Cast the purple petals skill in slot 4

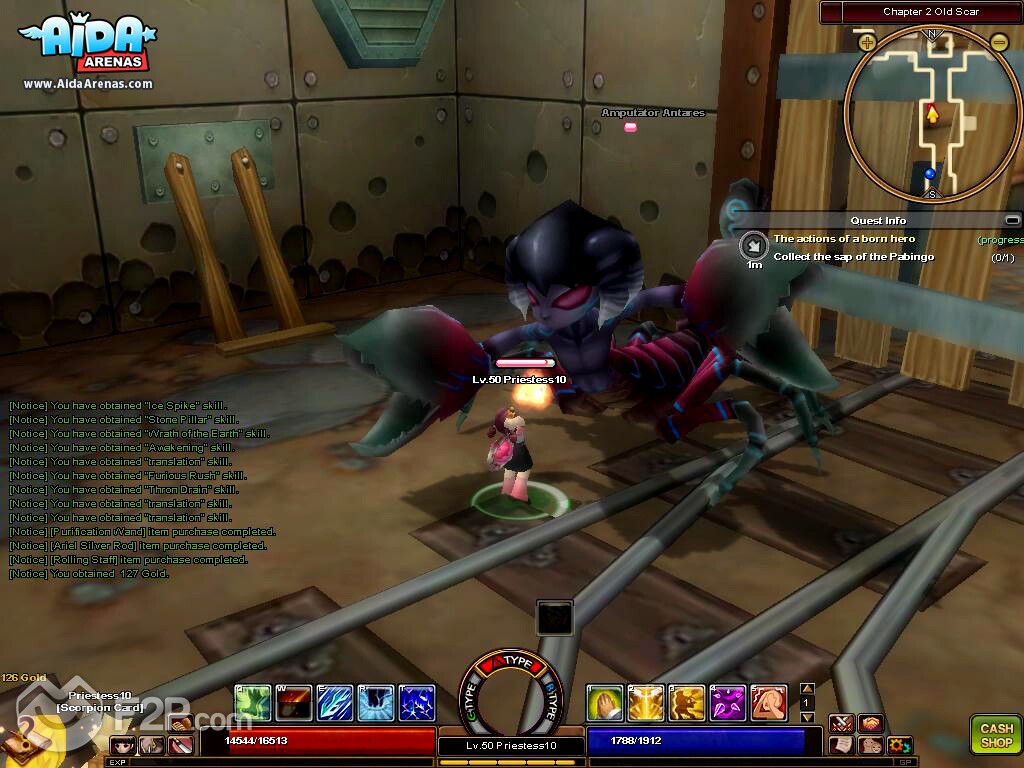coord(727,703)
